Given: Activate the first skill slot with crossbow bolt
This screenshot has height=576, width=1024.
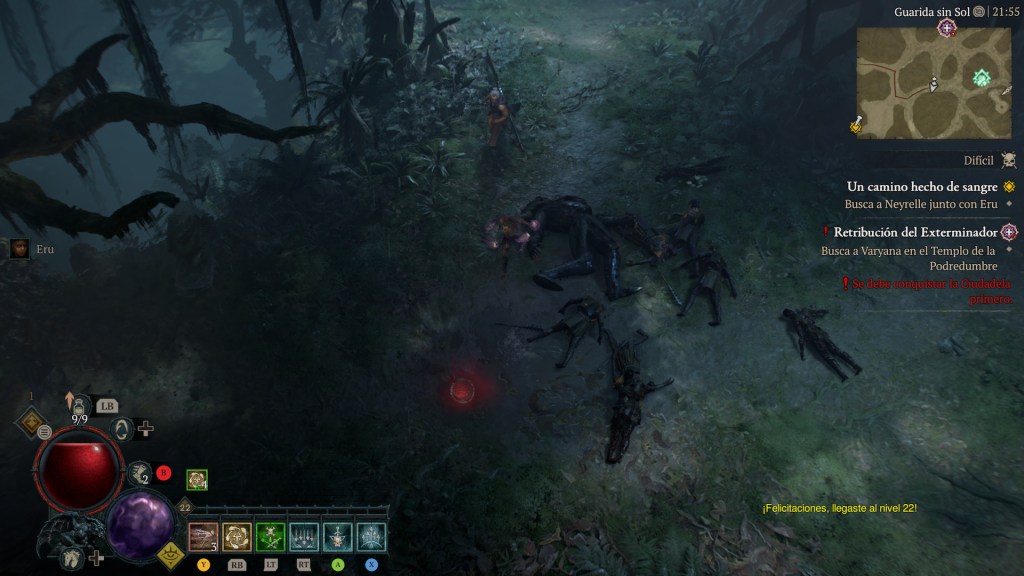Looking at the screenshot, I should click(203, 537).
